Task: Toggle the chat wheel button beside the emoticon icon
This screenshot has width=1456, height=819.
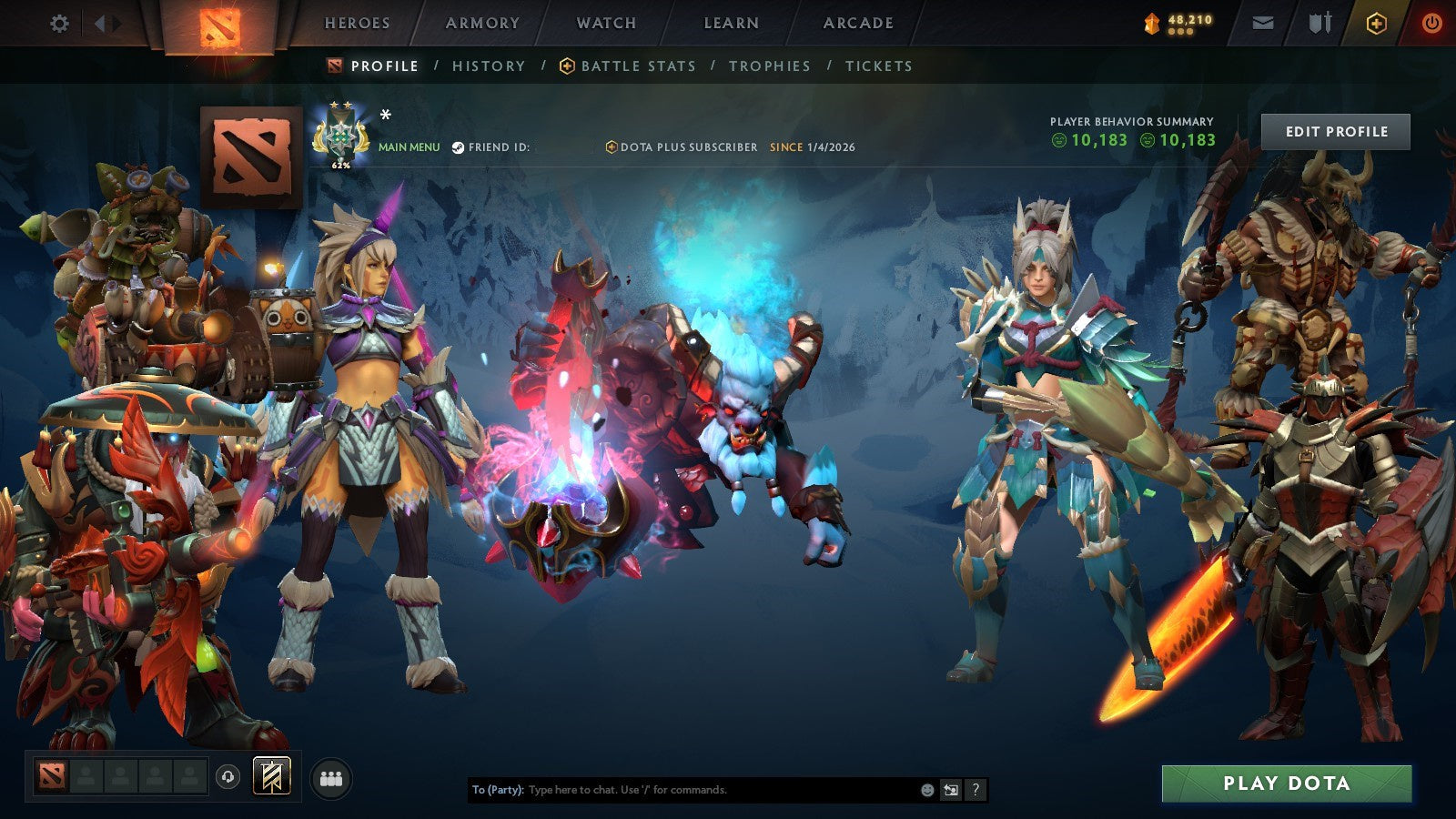Action: (950, 790)
